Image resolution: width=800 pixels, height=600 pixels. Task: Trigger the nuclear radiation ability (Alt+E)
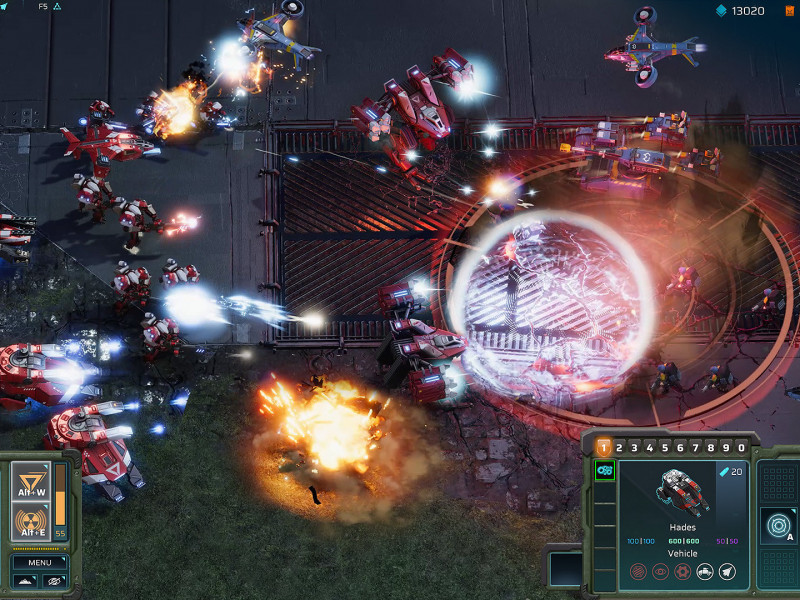click(31, 522)
